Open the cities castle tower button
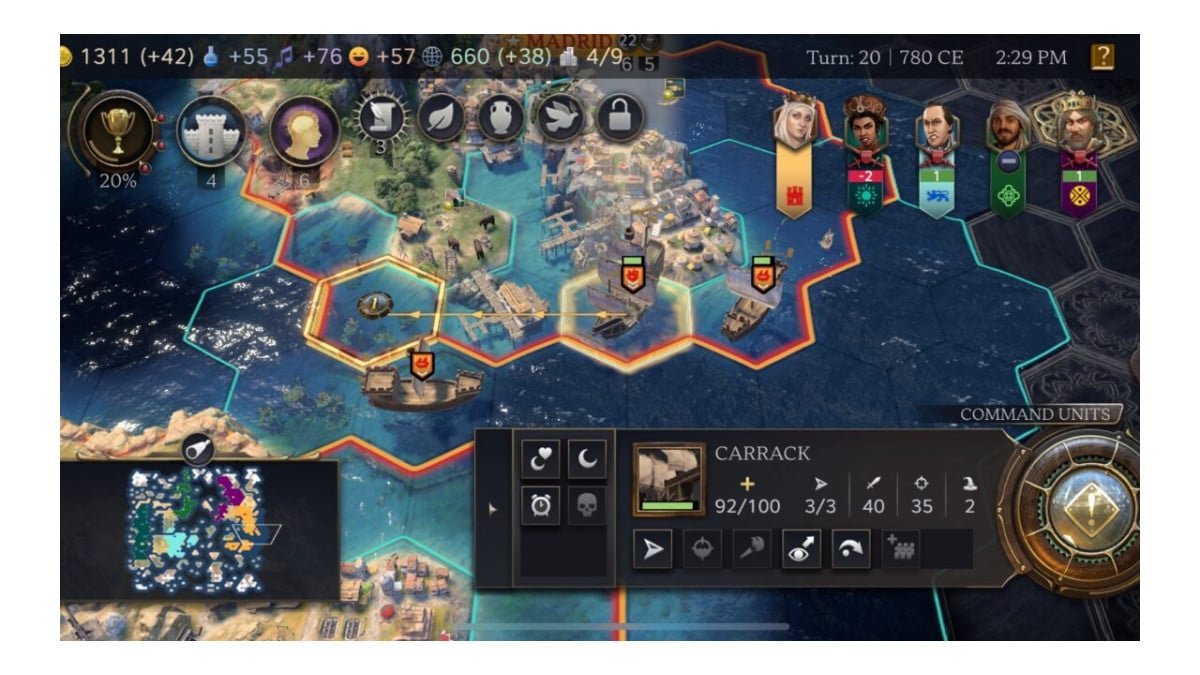 point(210,132)
